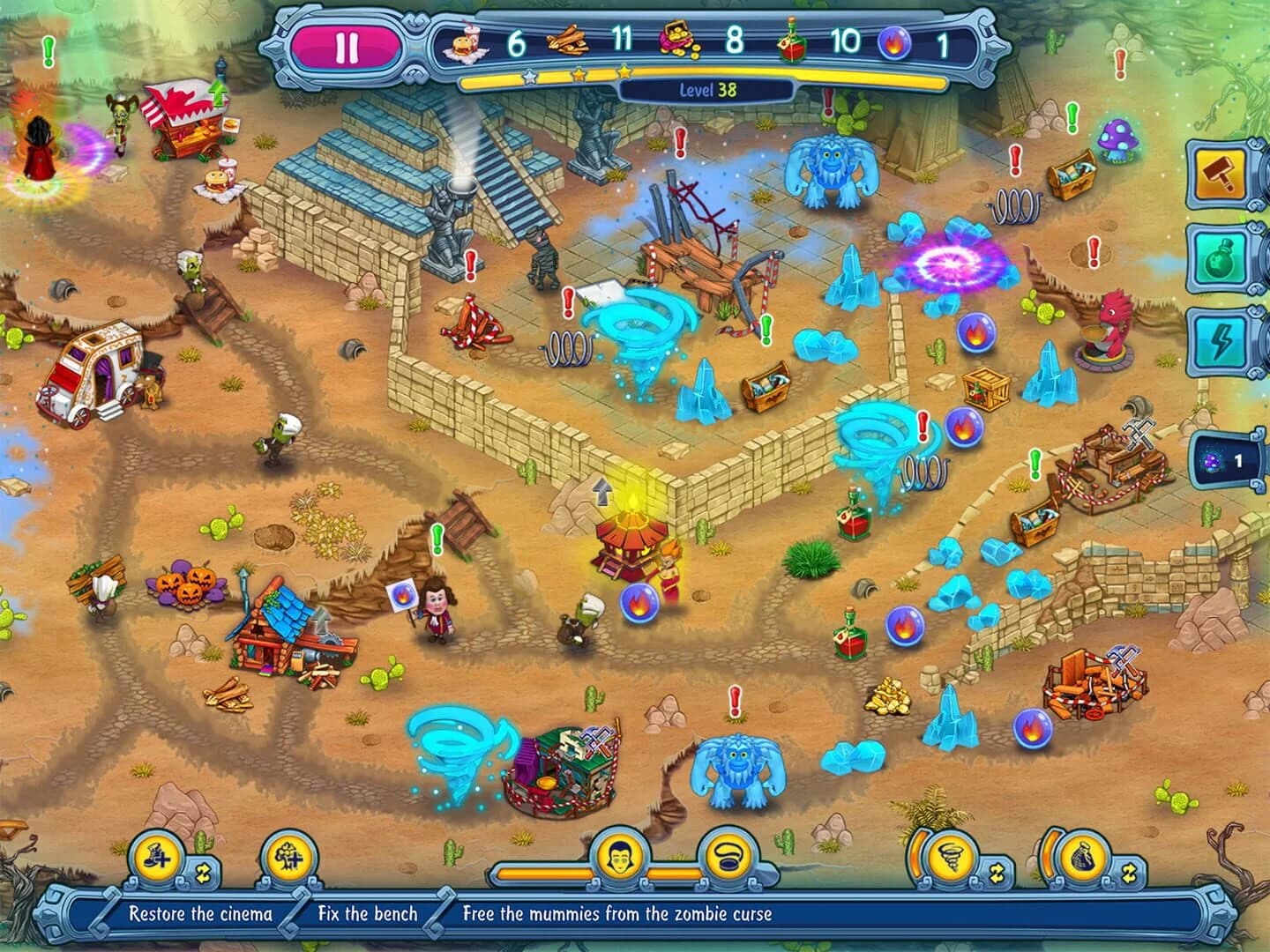Open the Fix the bench task banner
This screenshot has width=1270, height=952.
368,914
